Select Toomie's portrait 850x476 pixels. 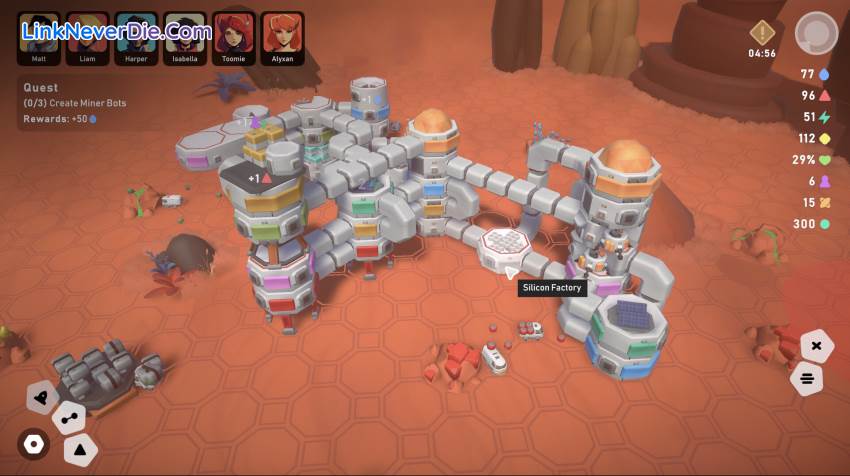[x=234, y=33]
